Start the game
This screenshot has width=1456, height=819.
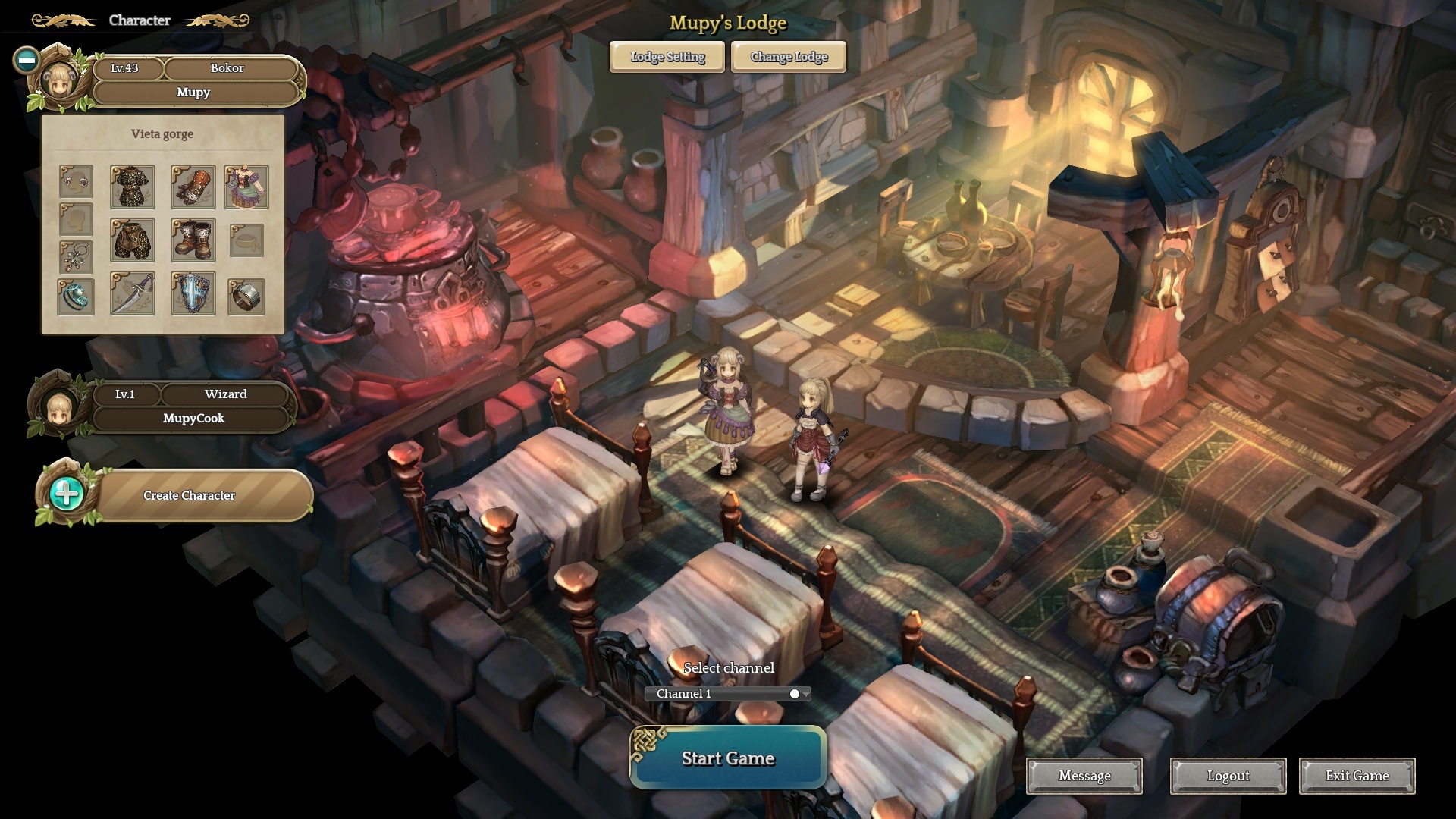[x=728, y=758]
